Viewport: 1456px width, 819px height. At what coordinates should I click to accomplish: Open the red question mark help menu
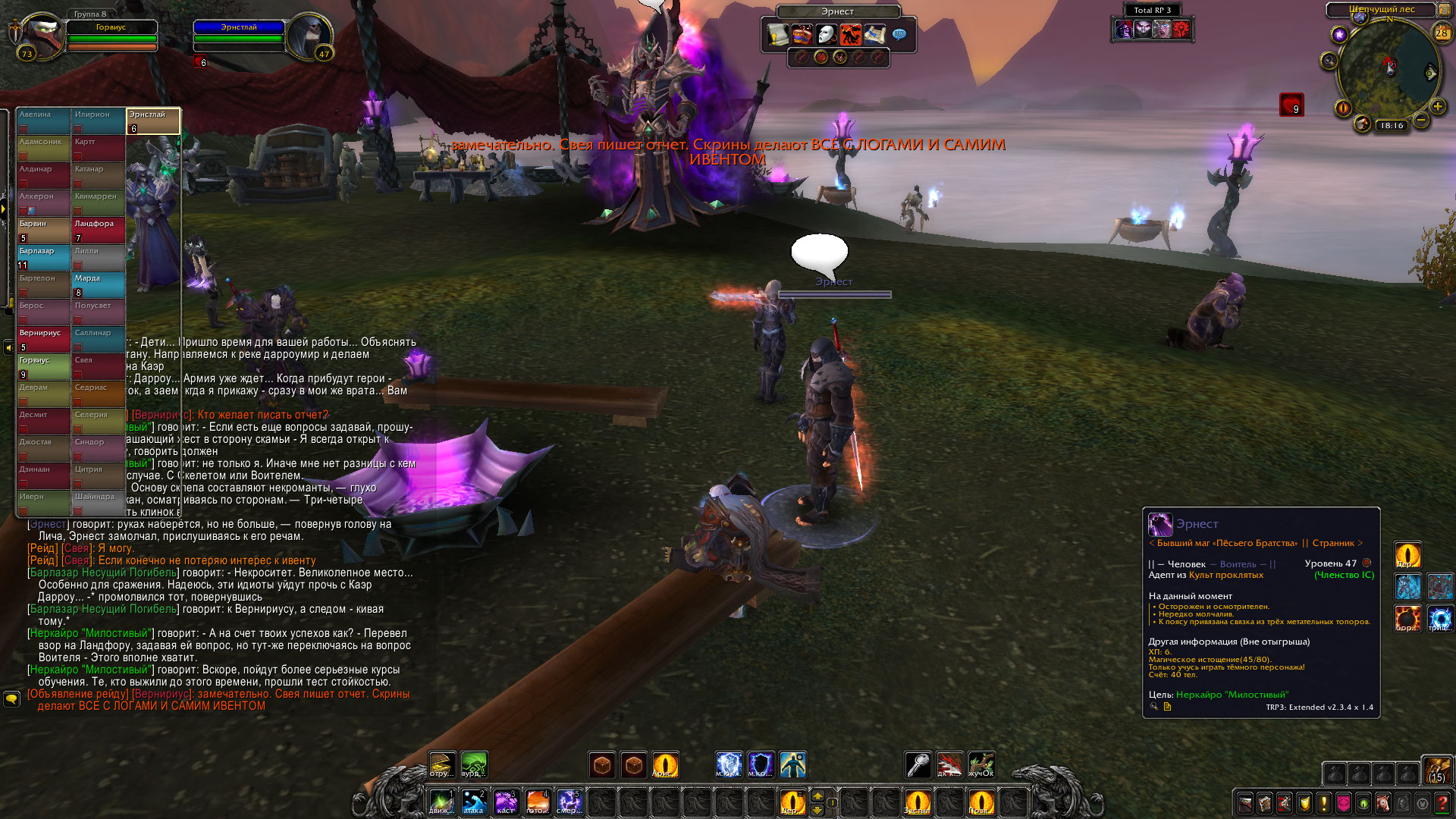pyautogui.click(x=1442, y=803)
